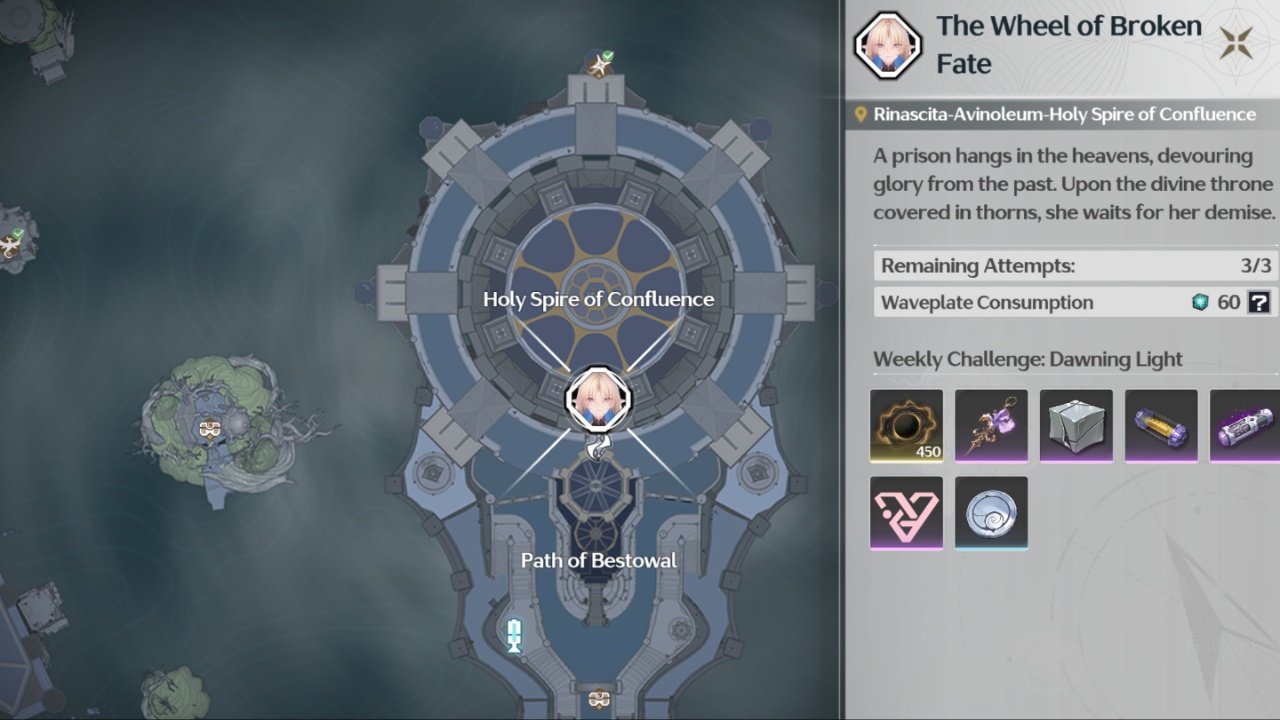
Task: Click the marker on the green island
Action: [x=209, y=429]
